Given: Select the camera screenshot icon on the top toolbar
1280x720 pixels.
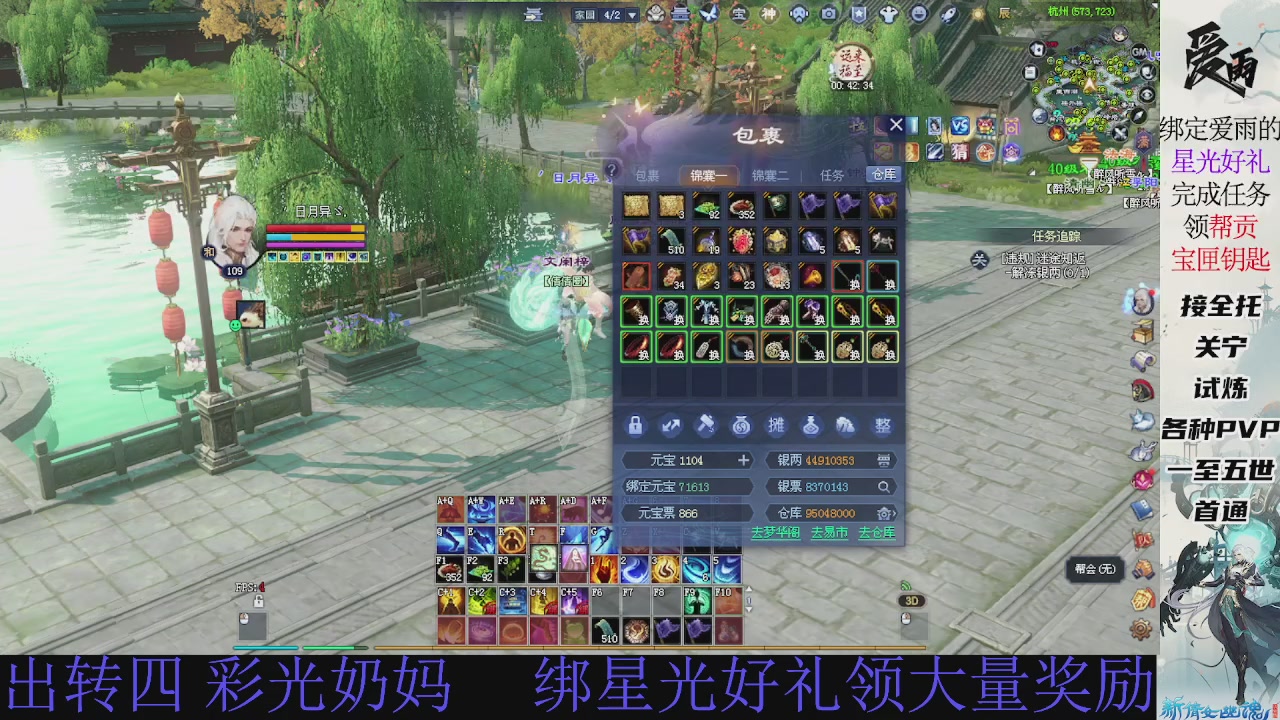Looking at the screenshot, I should click(x=831, y=15).
